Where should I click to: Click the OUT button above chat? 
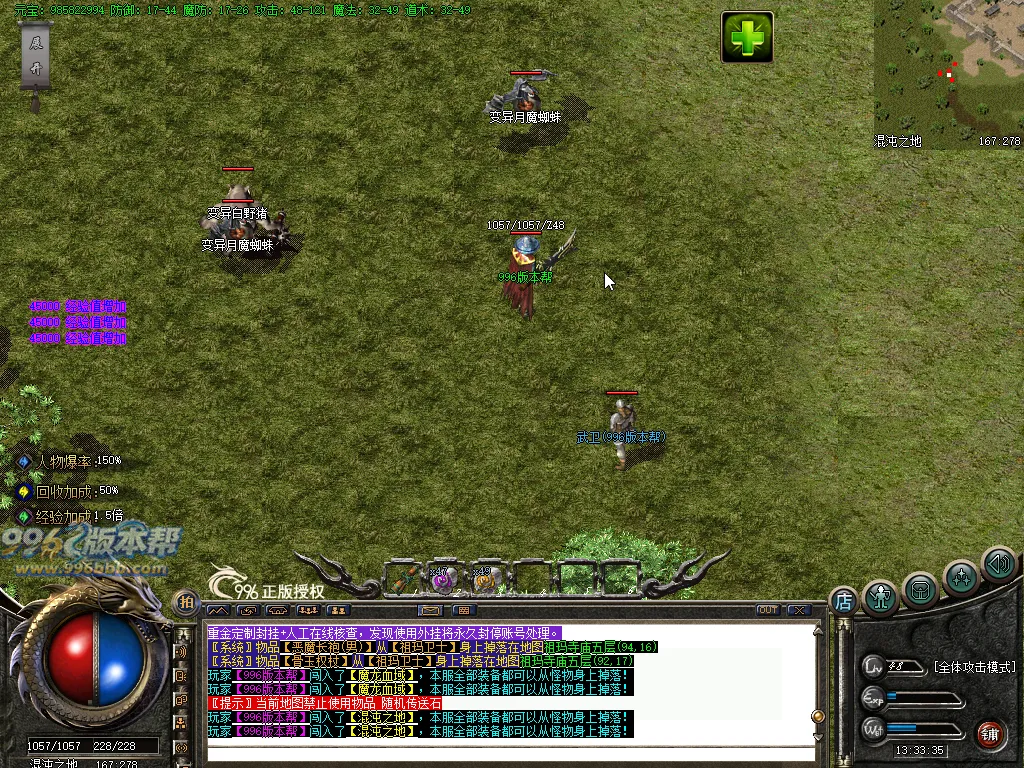(767, 610)
